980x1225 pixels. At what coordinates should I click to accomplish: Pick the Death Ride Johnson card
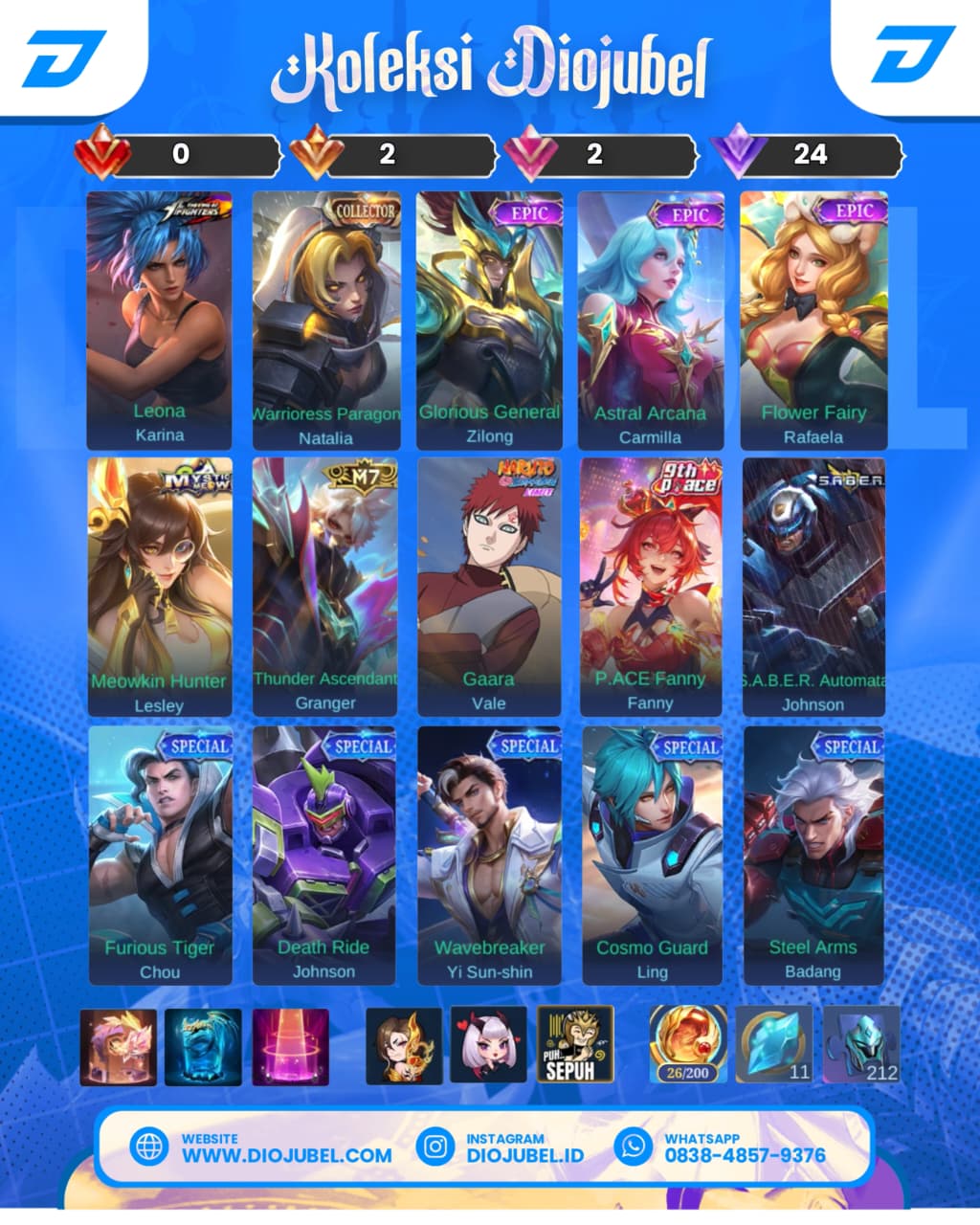[x=324, y=855]
